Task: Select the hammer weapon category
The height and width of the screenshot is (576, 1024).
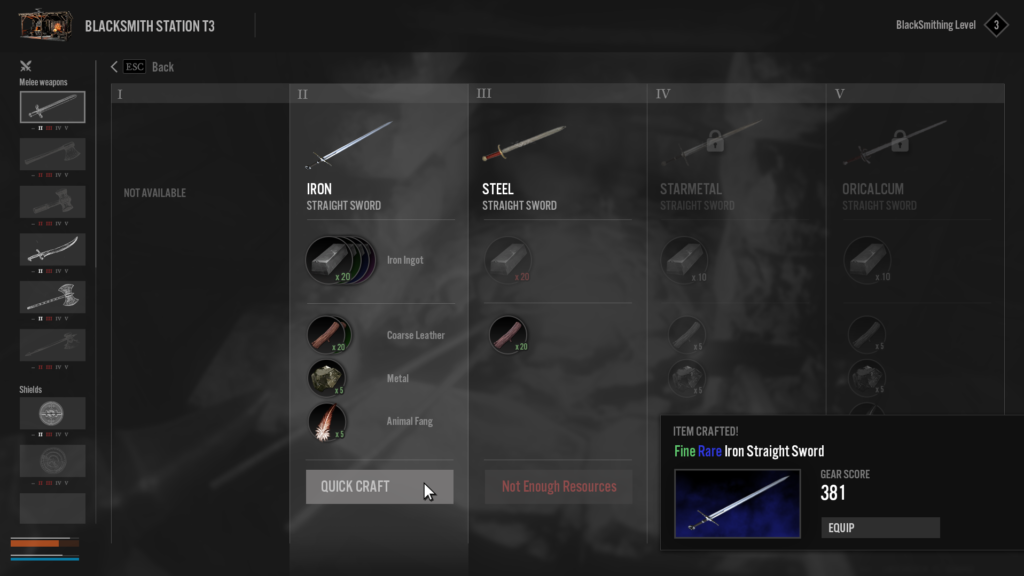Action: 53,202
